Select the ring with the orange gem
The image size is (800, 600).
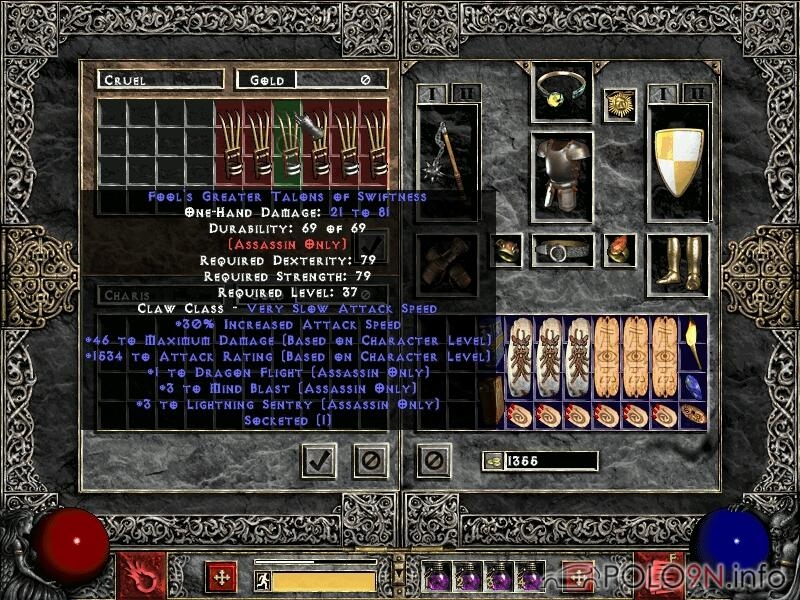[621, 249]
